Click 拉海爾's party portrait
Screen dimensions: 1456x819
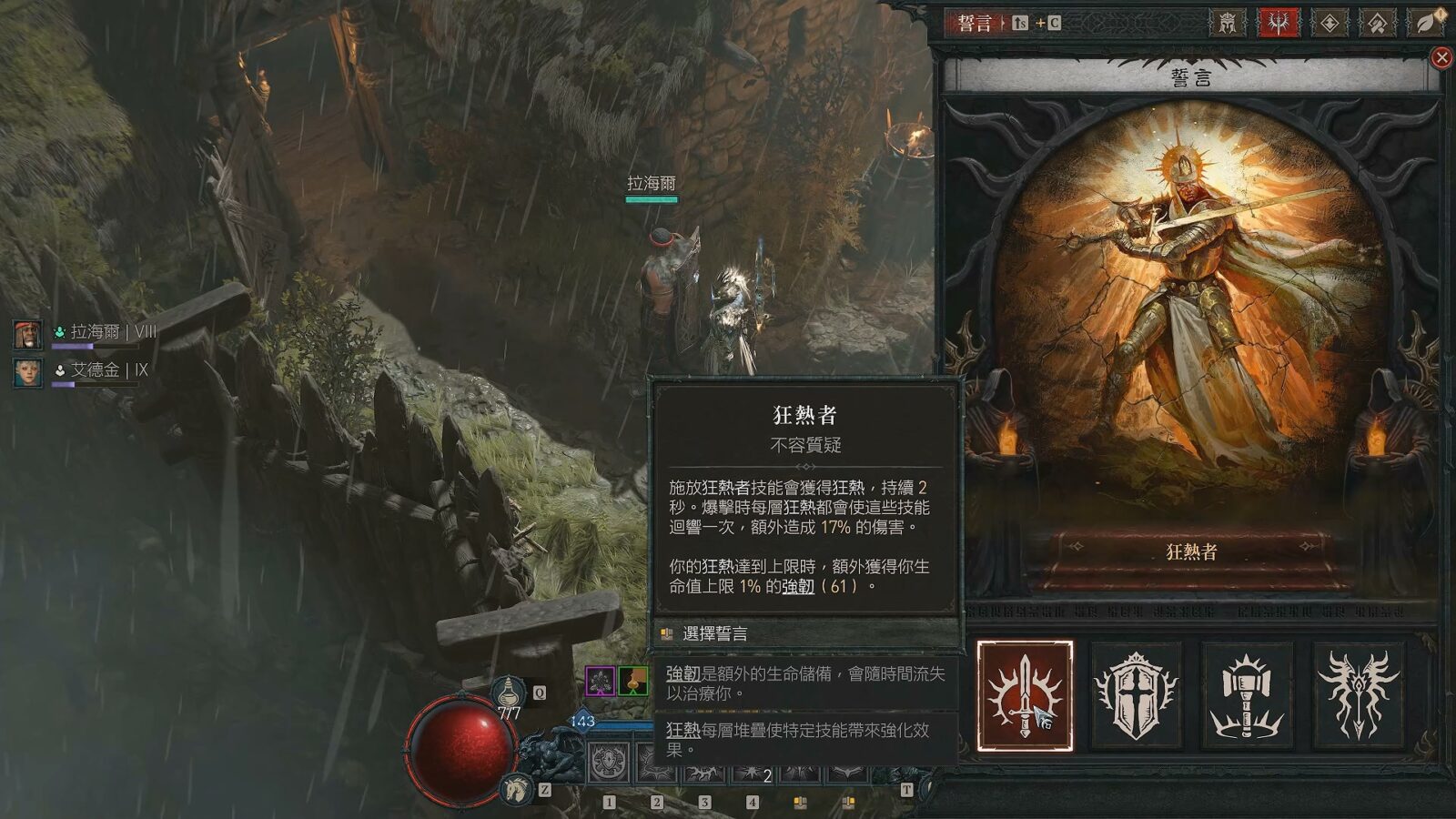point(27,334)
